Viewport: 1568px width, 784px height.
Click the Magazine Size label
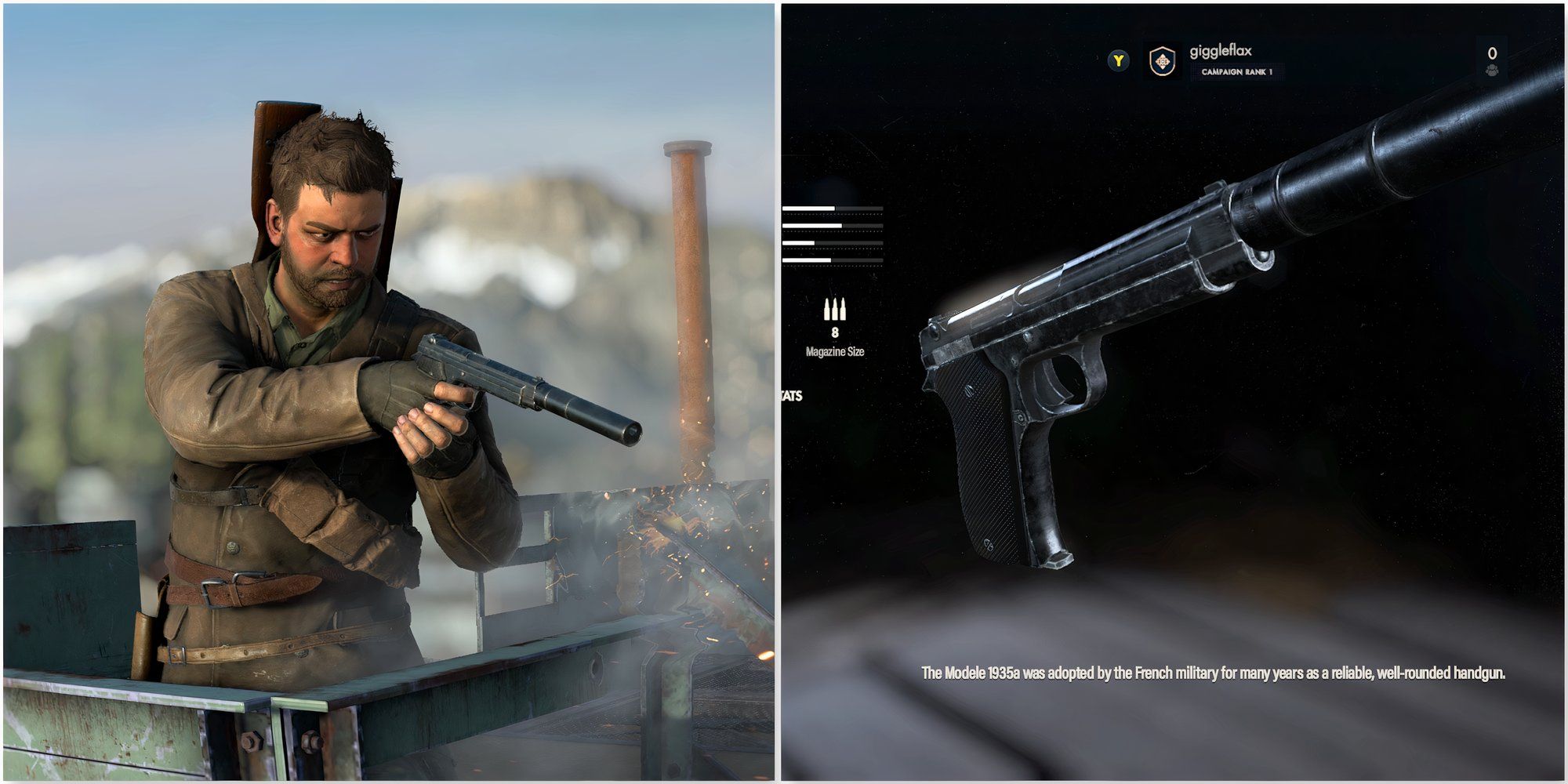837,353
